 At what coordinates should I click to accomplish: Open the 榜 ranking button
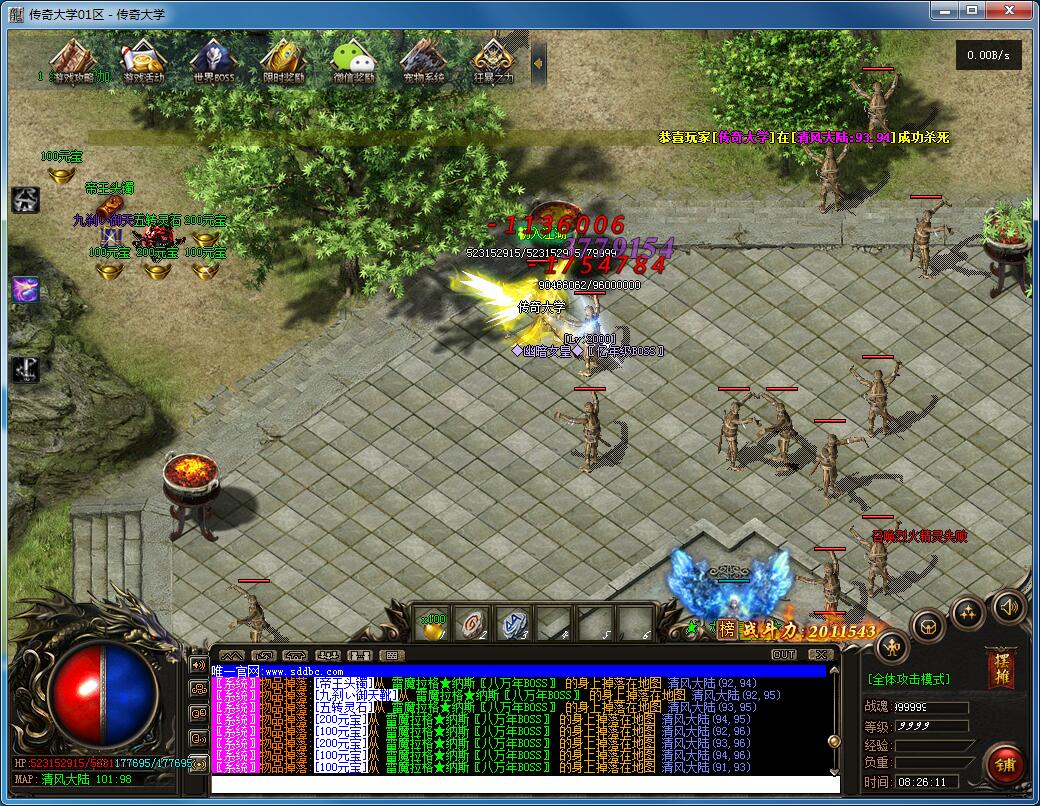click(x=726, y=629)
